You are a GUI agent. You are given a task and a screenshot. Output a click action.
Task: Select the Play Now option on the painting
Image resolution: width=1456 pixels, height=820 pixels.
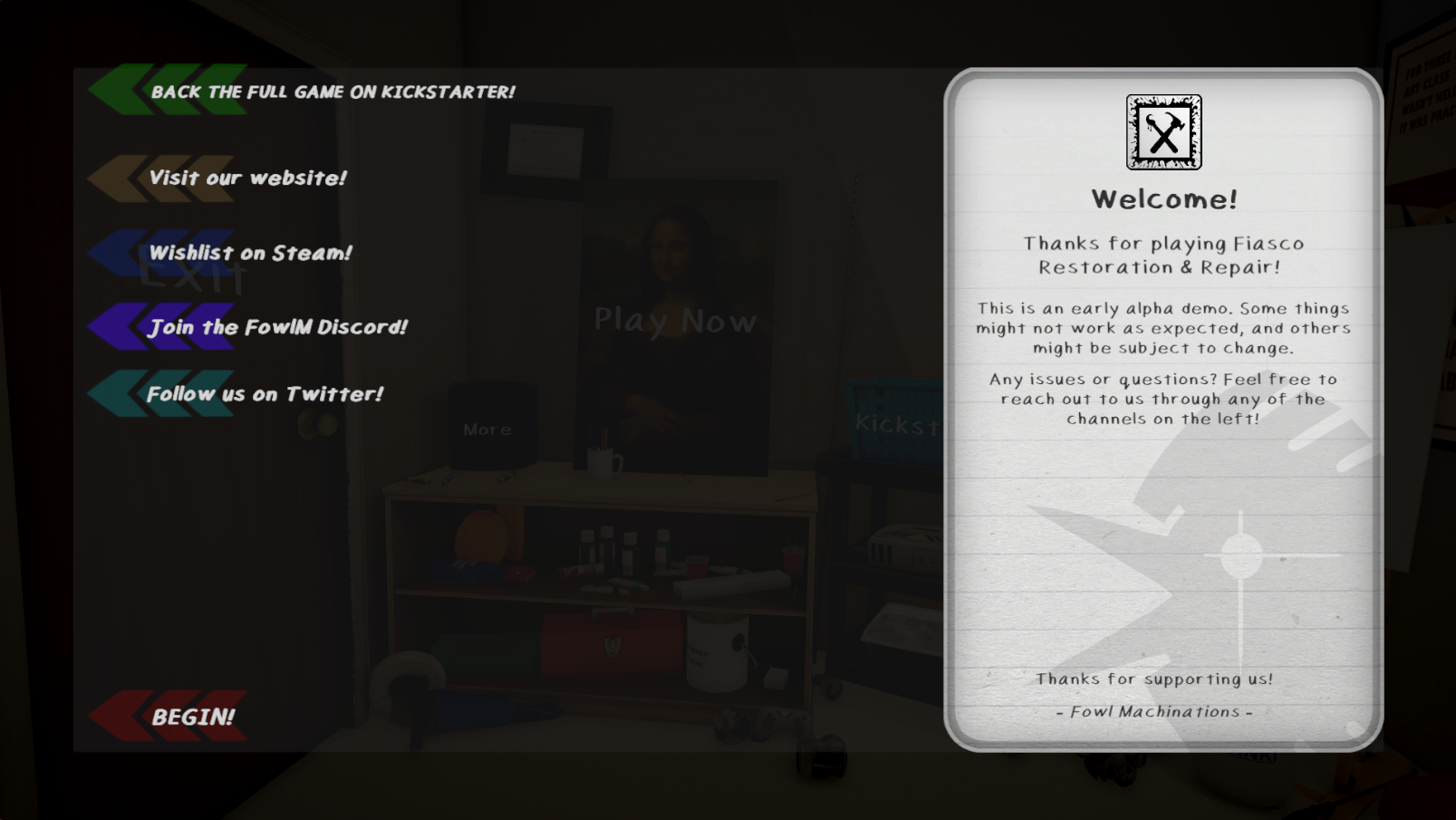pos(674,319)
